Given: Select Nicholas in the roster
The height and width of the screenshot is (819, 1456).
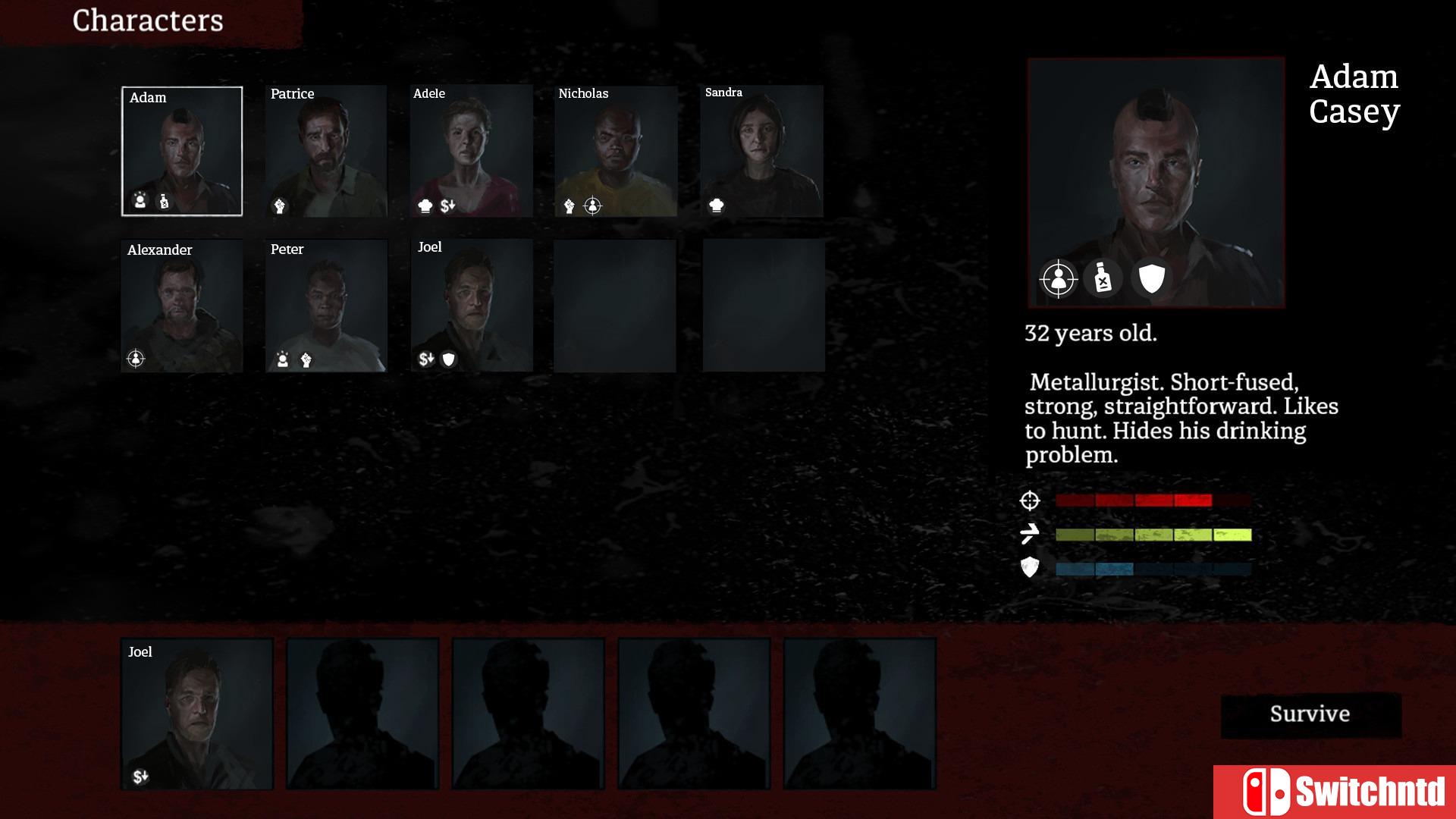Looking at the screenshot, I should pos(616,151).
